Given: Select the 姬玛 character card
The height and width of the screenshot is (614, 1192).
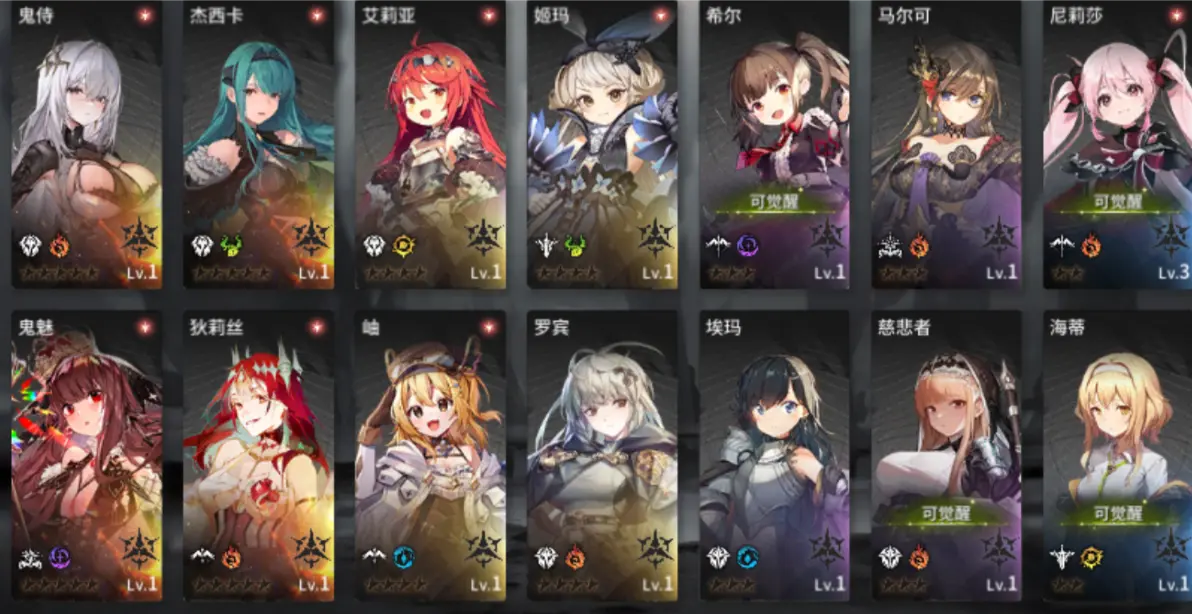Looking at the screenshot, I should tap(602, 145).
